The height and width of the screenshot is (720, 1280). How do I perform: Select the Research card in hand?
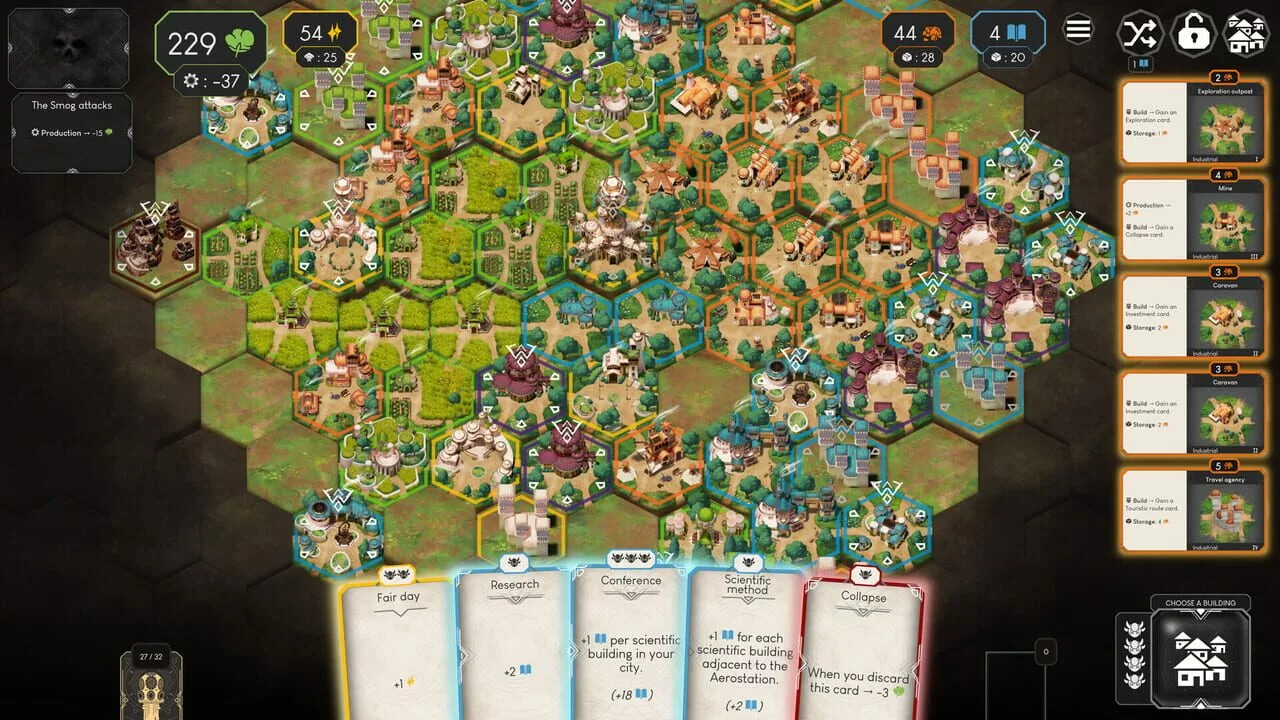tap(514, 645)
